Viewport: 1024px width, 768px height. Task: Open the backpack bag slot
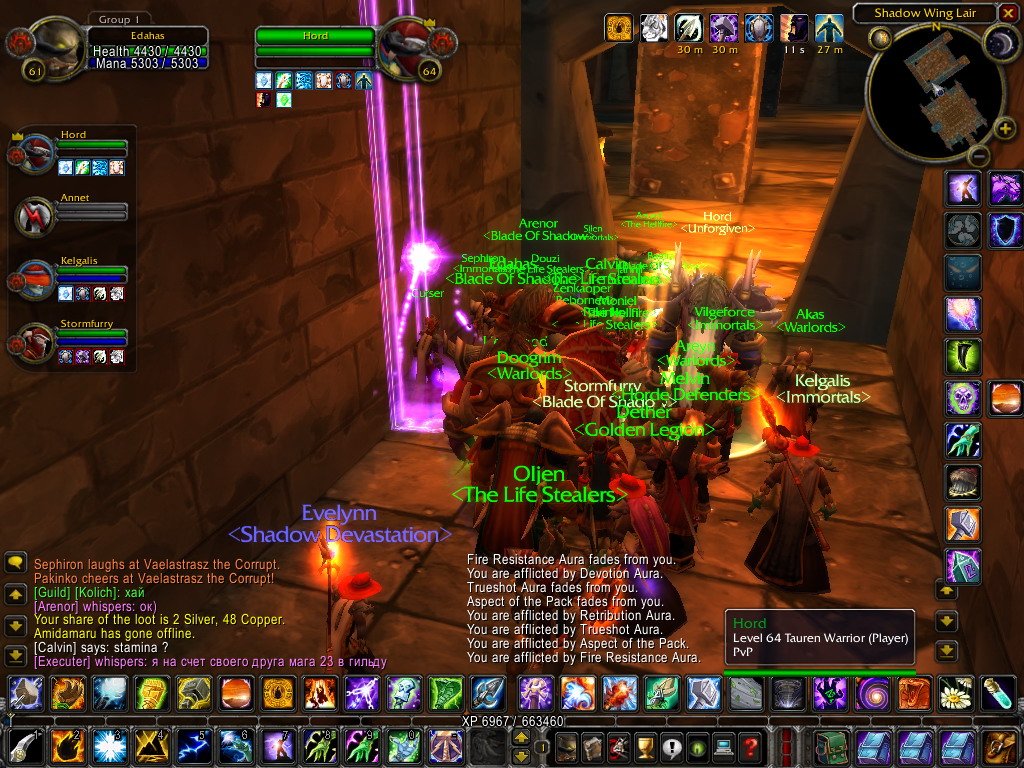[999, 746]
